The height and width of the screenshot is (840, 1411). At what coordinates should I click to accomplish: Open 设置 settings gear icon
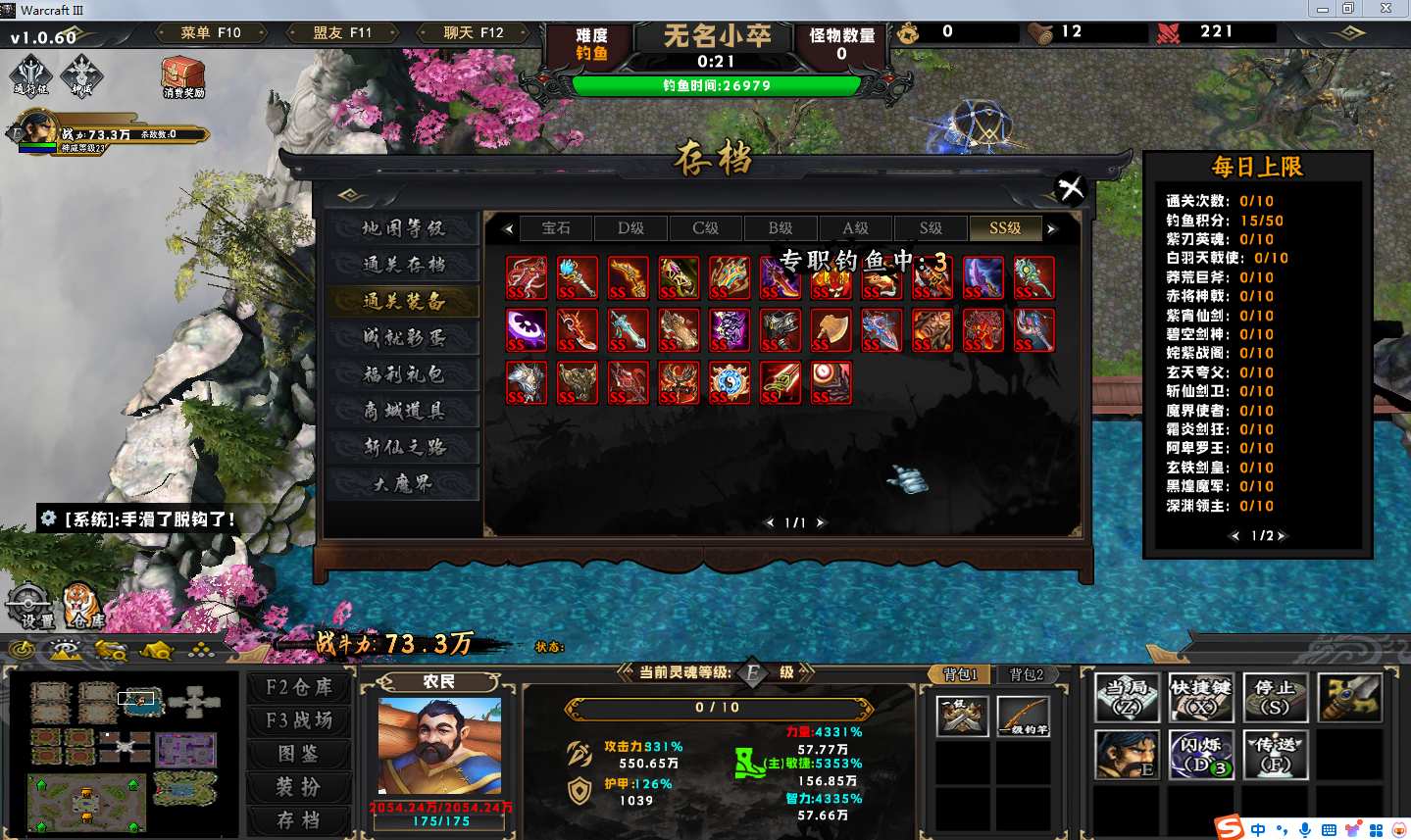[30, 605]
